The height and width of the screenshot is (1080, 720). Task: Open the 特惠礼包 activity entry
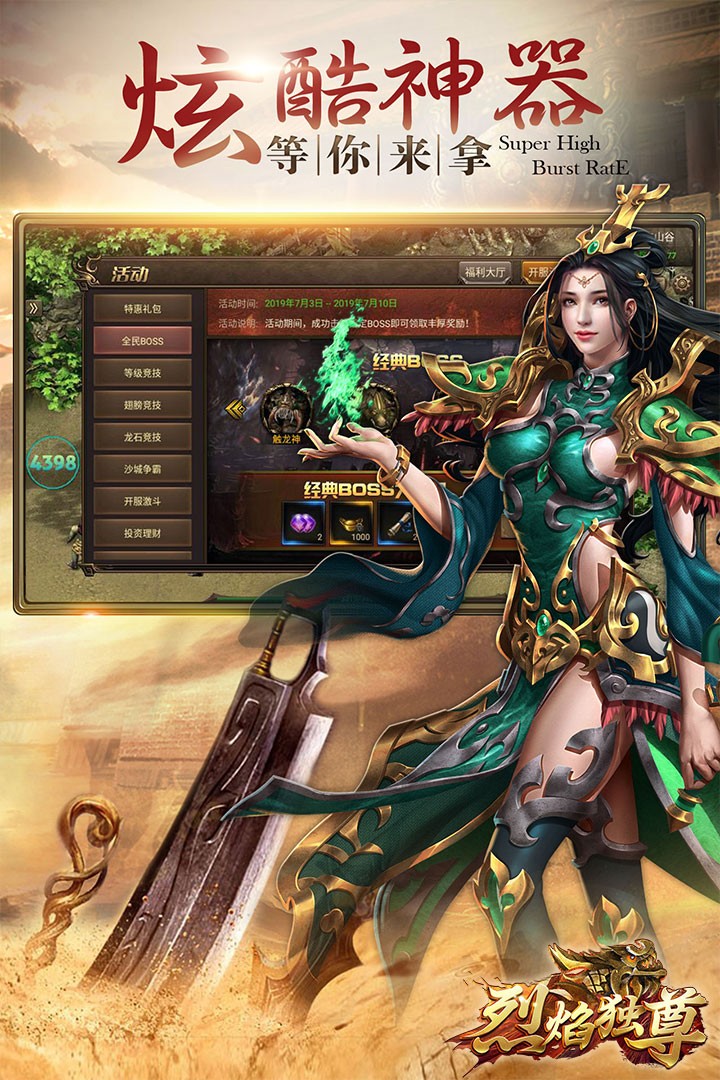click(142, 308)
